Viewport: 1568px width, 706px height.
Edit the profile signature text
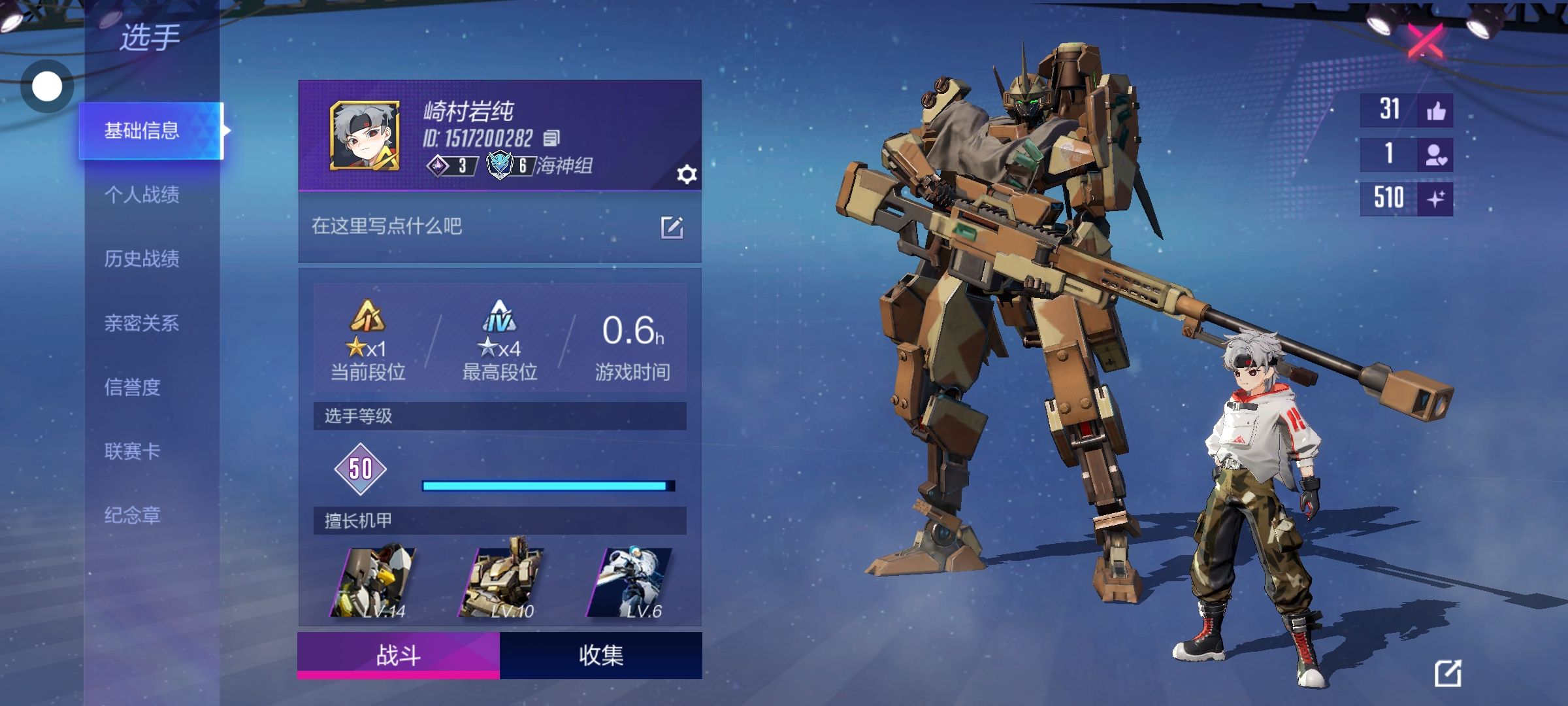pos(672,227)
